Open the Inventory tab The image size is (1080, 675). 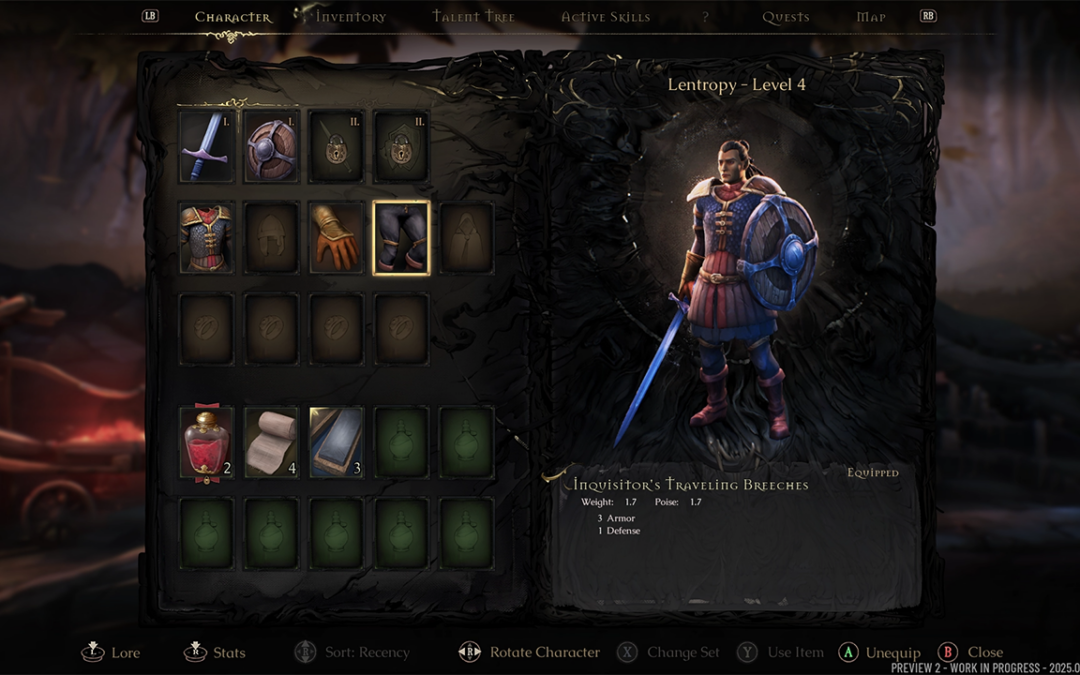pos(350,17)
